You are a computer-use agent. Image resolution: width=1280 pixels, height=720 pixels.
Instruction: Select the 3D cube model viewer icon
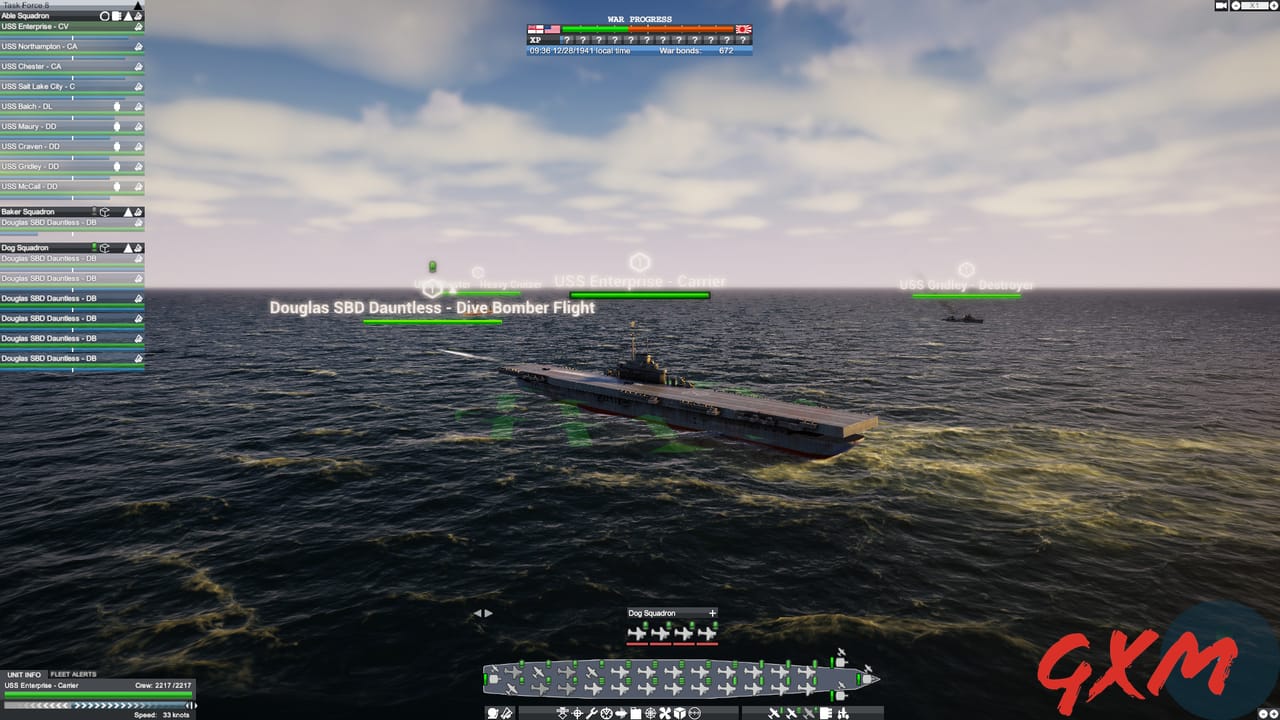tap(680, 713)
